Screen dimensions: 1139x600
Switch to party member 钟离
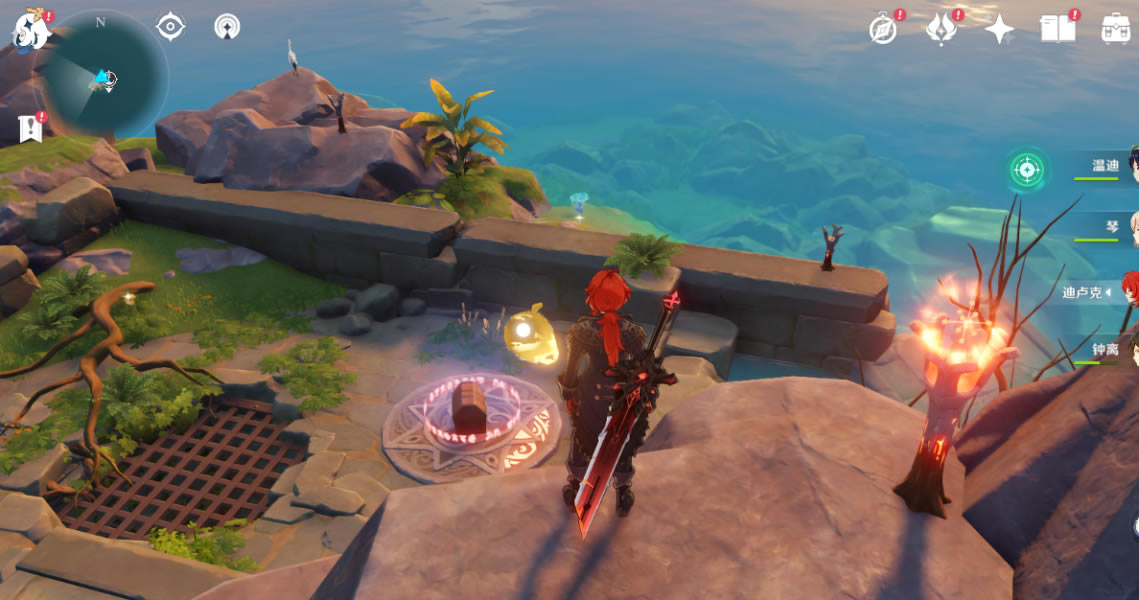[1106, 352]
